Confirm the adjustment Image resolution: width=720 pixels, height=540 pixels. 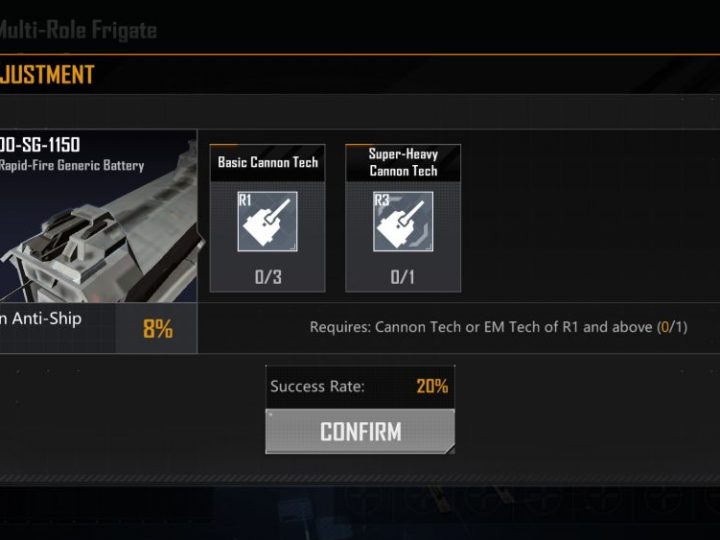[360, 431]
